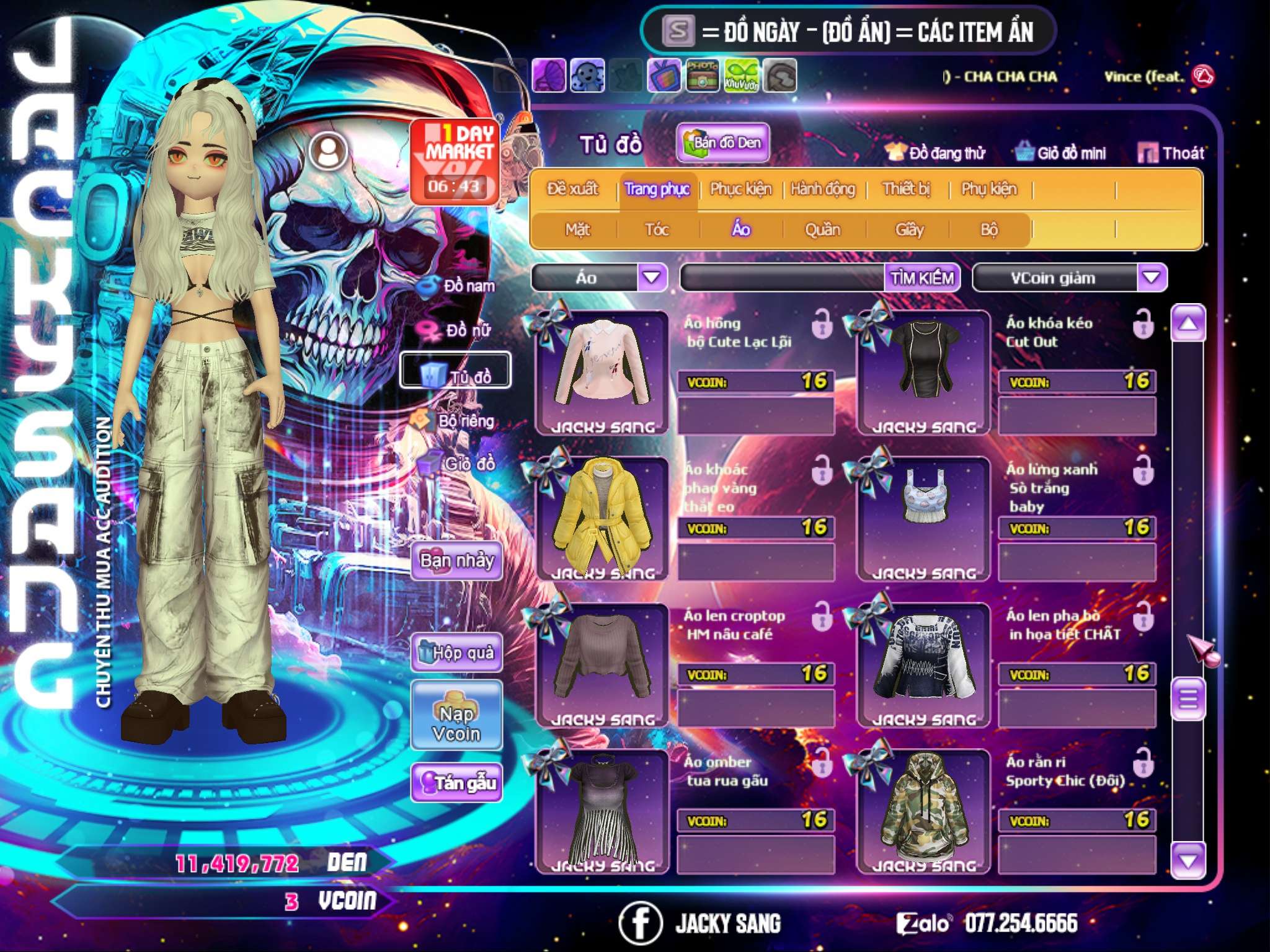
Task: Show Đồ đang thử items
Action: (935, 153)
